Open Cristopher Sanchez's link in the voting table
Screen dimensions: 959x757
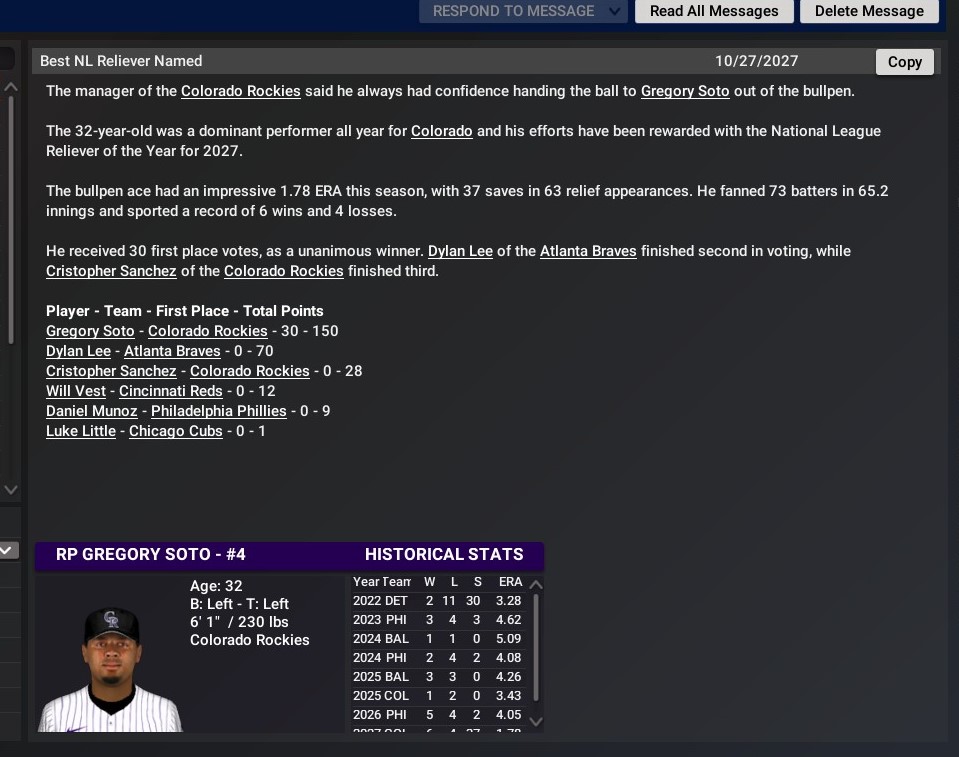coord(111,371)
